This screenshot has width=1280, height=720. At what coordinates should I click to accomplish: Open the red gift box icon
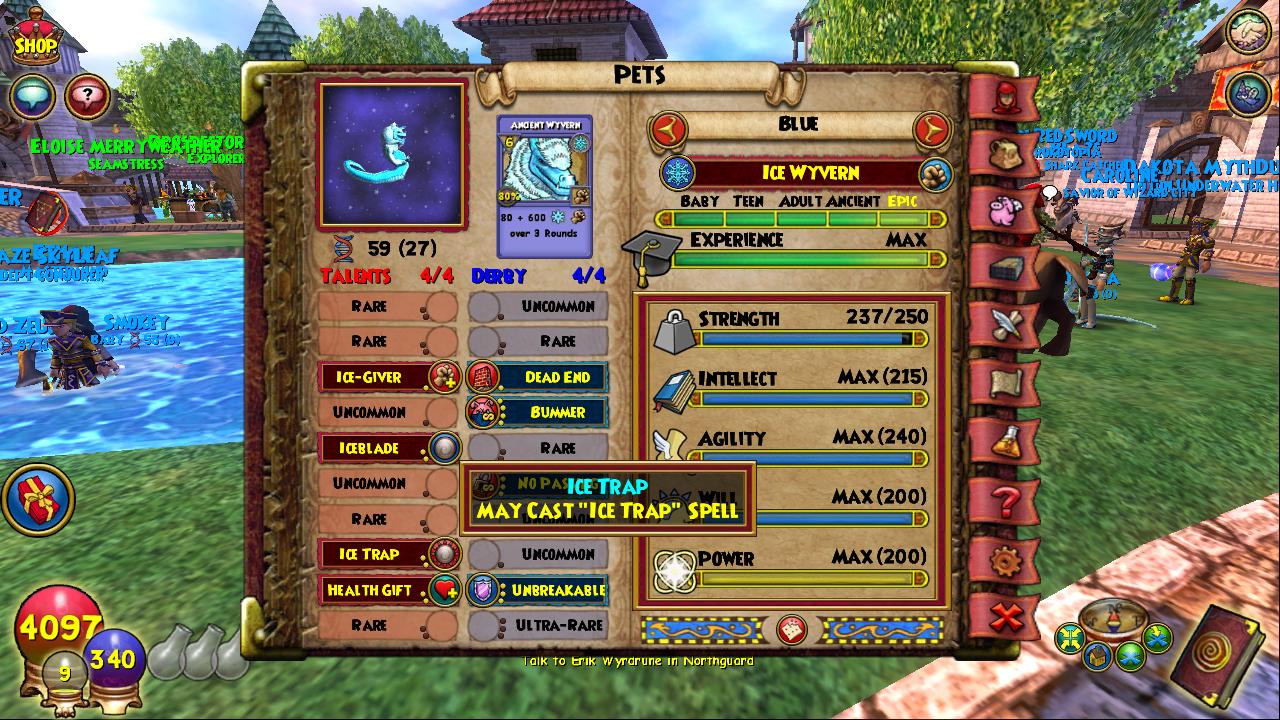pyautogui.click(x=40, y=500)
